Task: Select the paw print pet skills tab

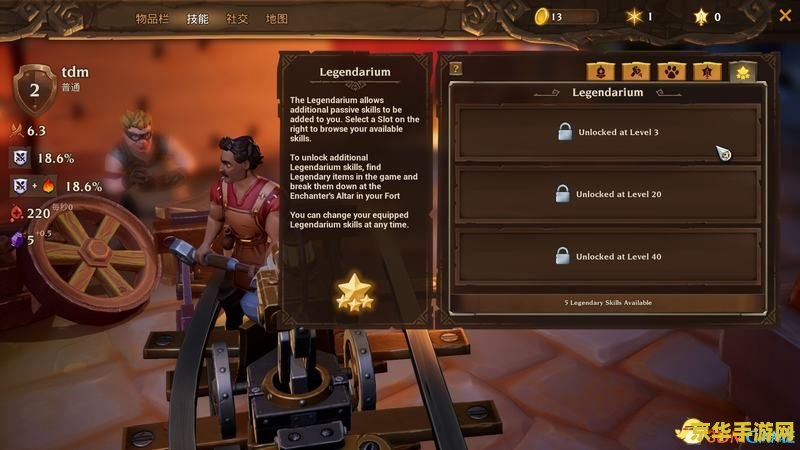Action: tap(669, 71)
